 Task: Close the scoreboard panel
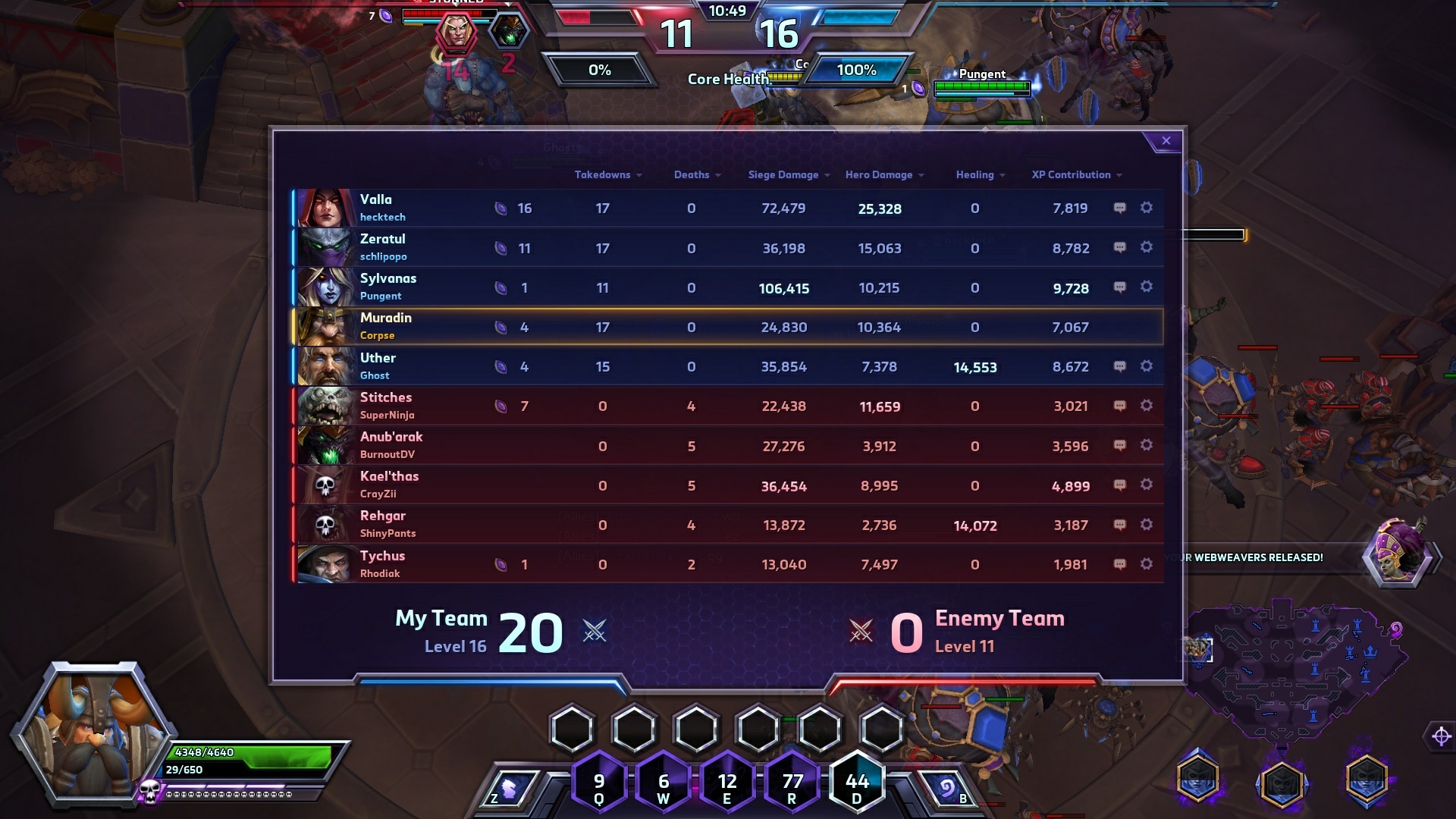[1166, 141]
